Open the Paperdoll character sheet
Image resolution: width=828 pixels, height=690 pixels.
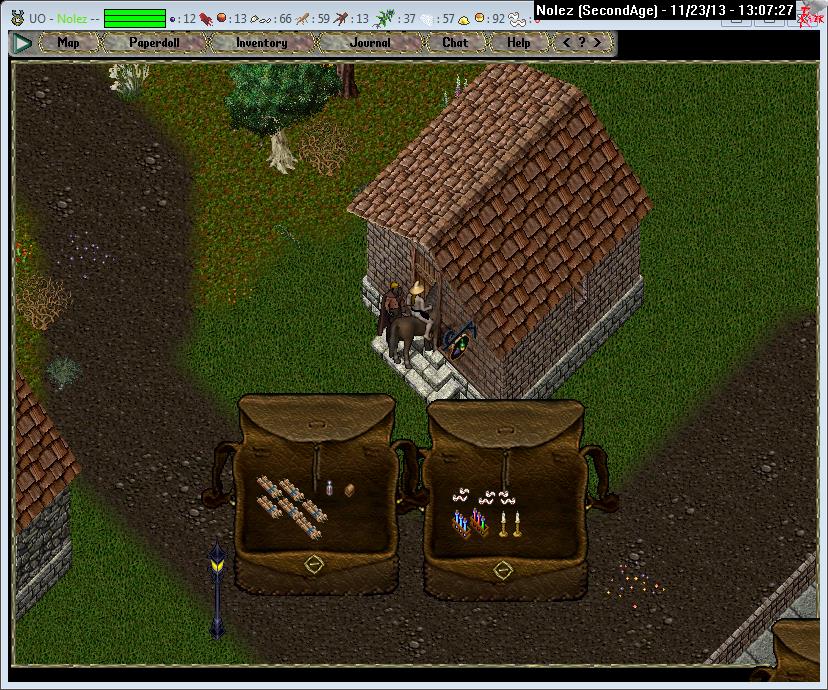[x=153, y=43]
